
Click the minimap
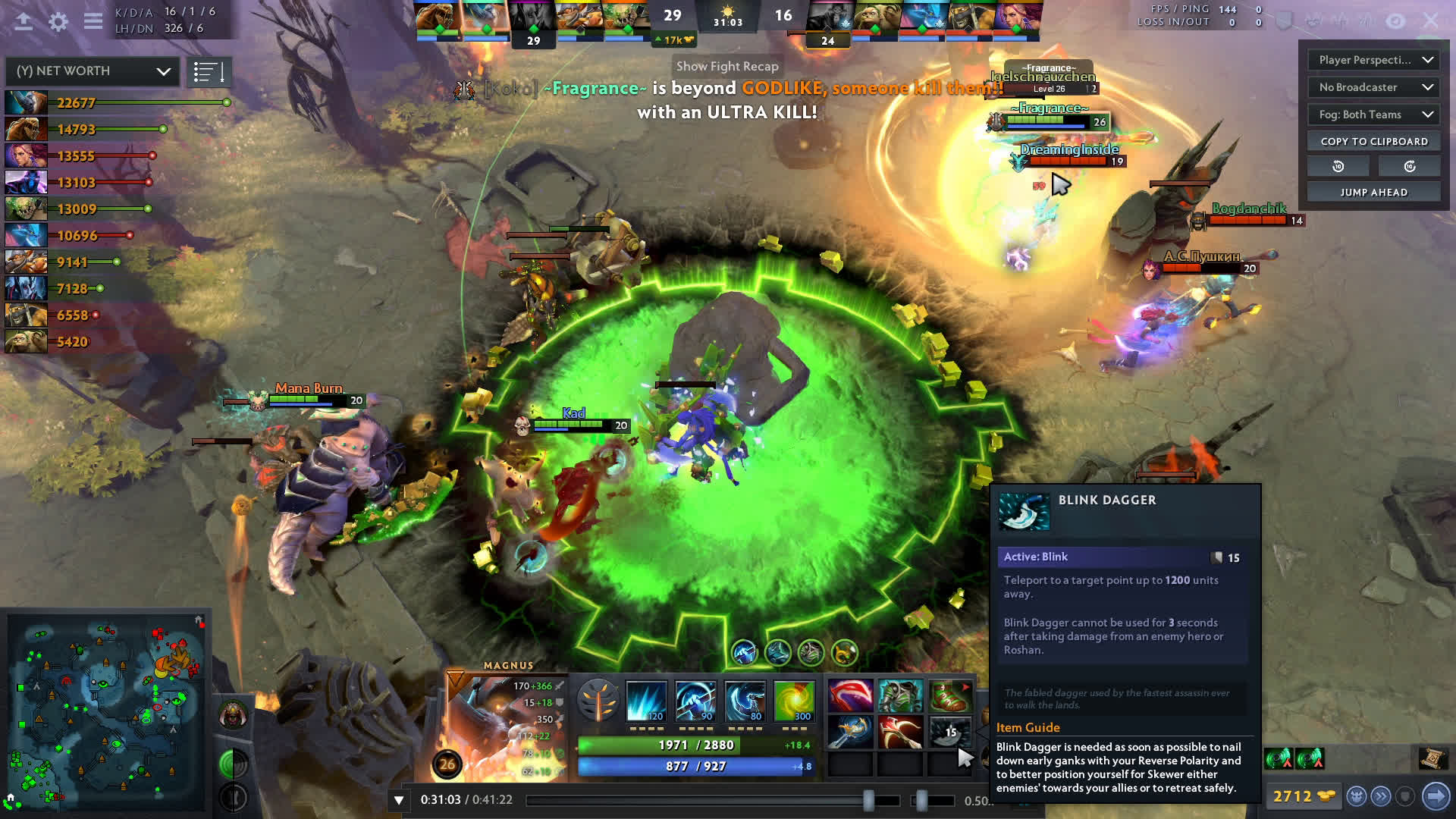[106, 713]
